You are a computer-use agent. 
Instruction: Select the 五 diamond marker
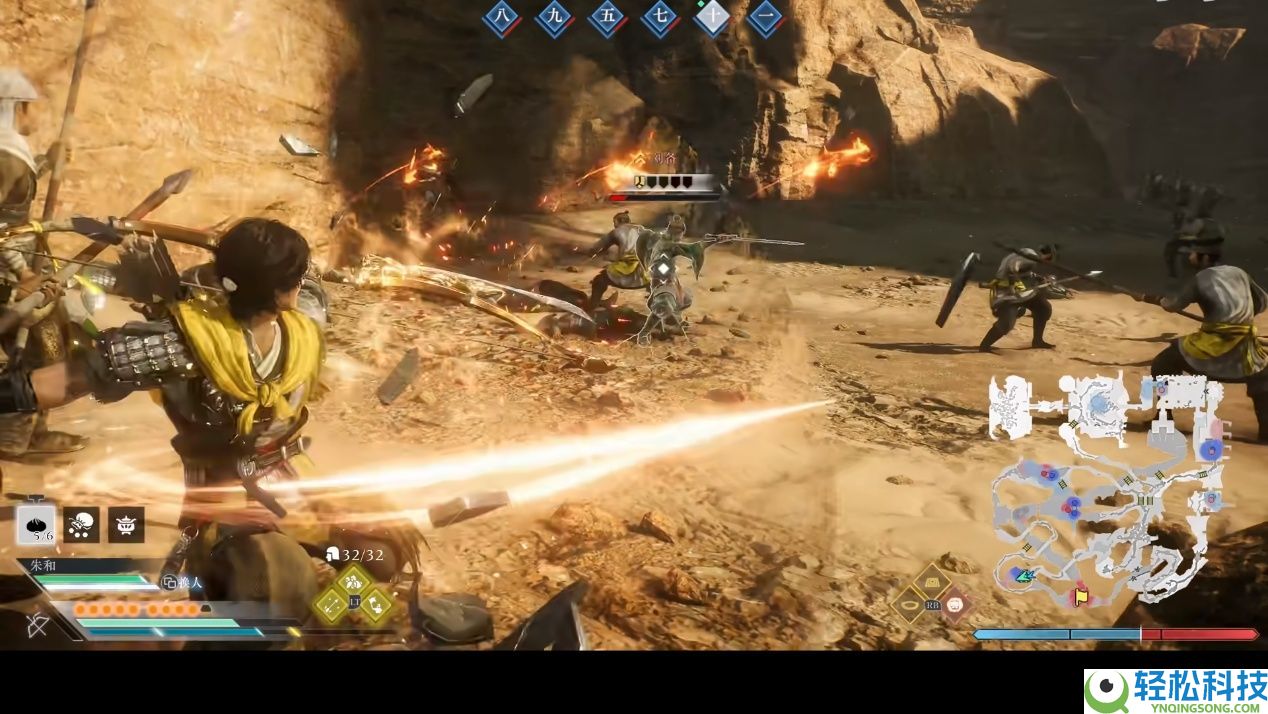pos(606,17)
